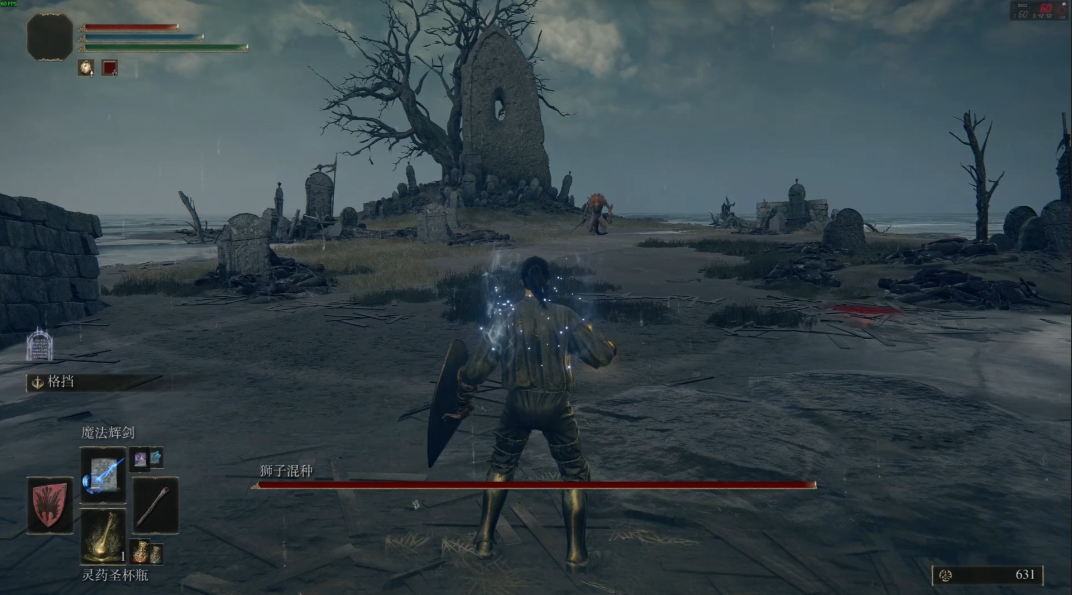Select the 魔法辉剑 spell slot

(x=103, y=474)
